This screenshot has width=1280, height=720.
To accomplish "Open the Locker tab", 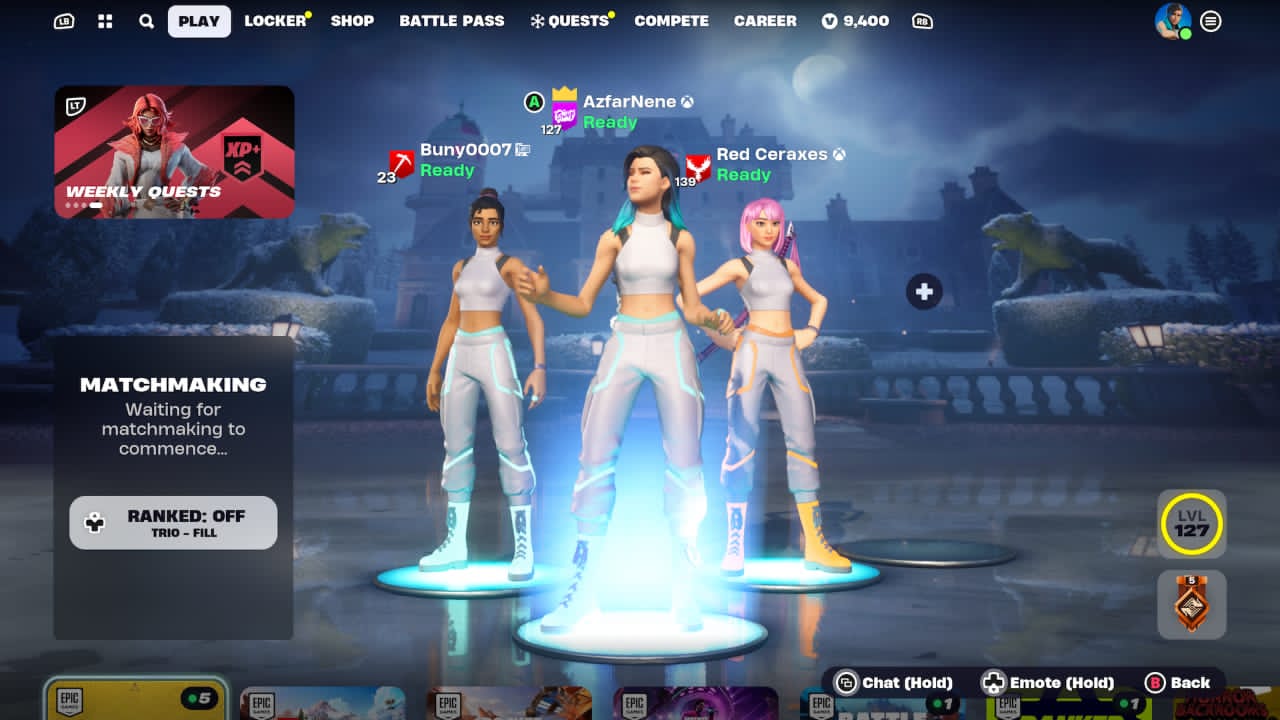I will click(x=275, y=21).
